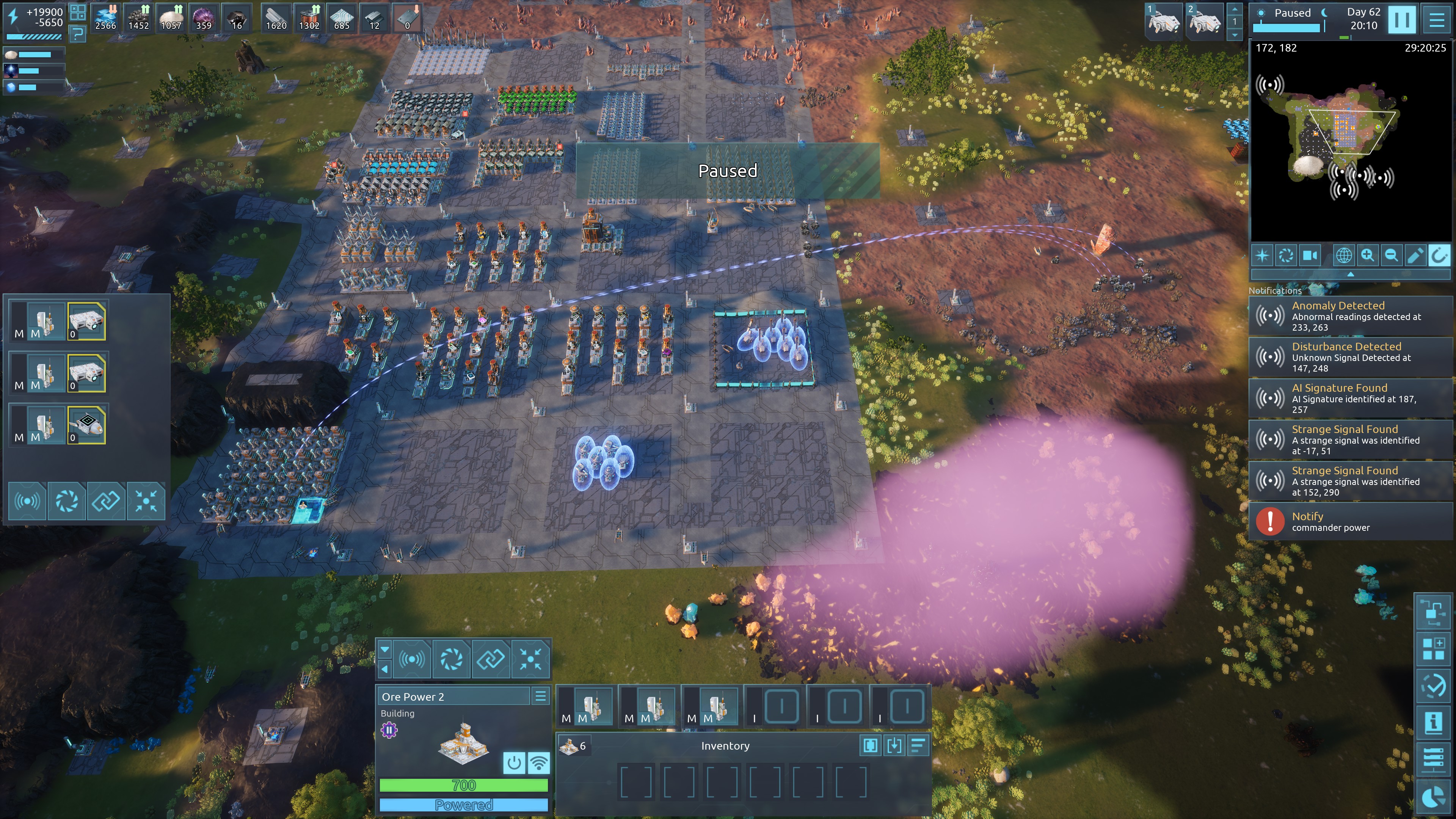The height and width of the screenshot is (819, 1456).
Task: Click the sort button in Inventory header
Action: (918, 745)
